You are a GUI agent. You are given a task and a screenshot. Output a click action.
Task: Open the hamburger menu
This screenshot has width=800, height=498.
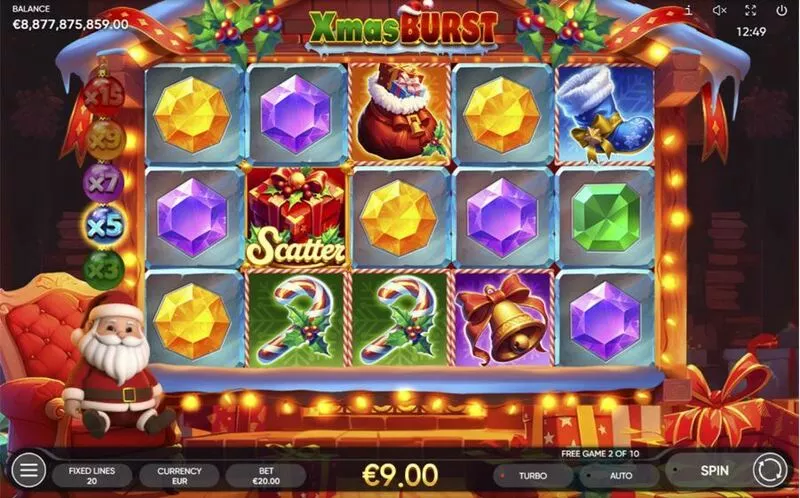pos(28,469)
